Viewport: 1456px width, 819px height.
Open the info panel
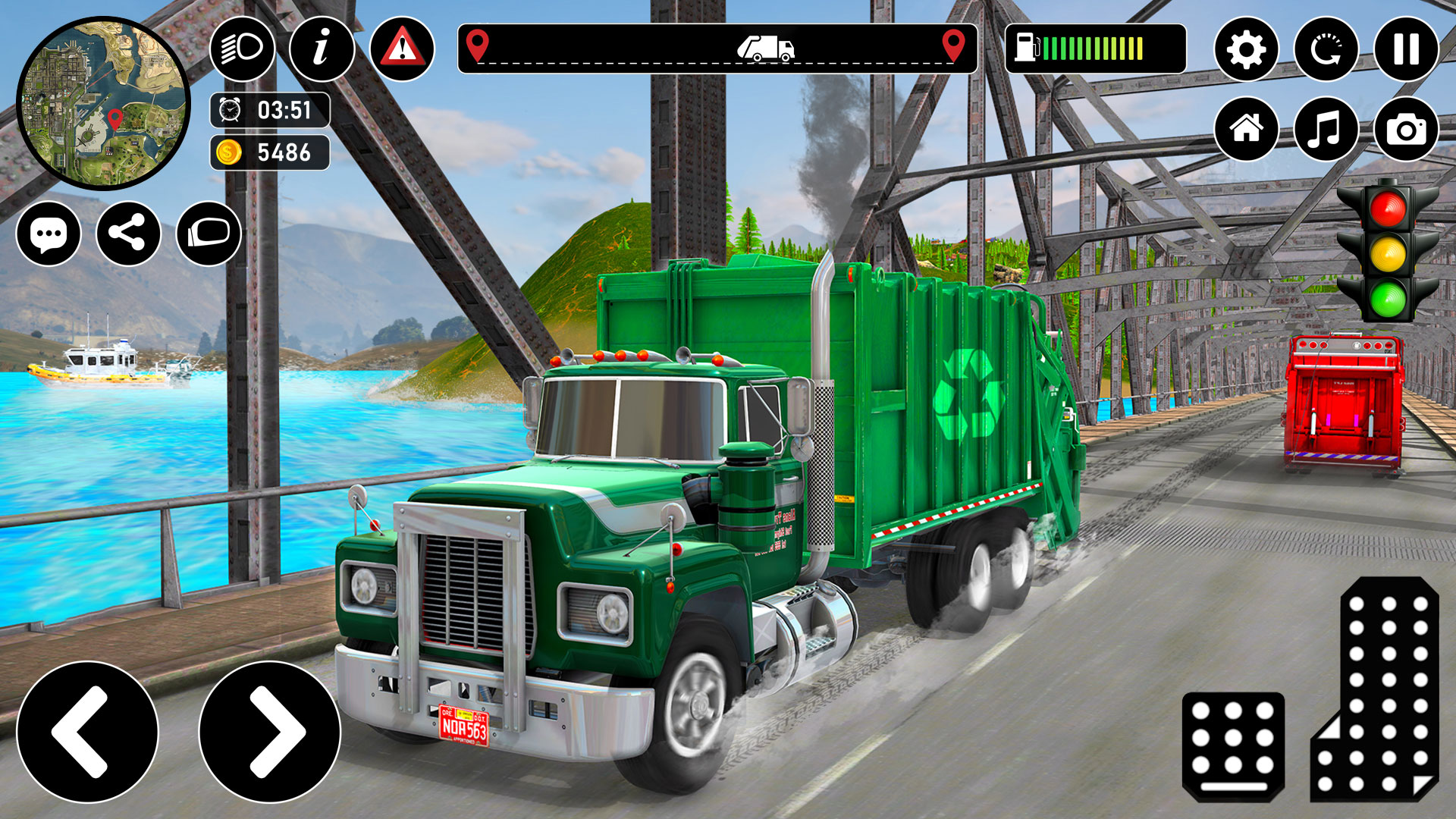323,50
